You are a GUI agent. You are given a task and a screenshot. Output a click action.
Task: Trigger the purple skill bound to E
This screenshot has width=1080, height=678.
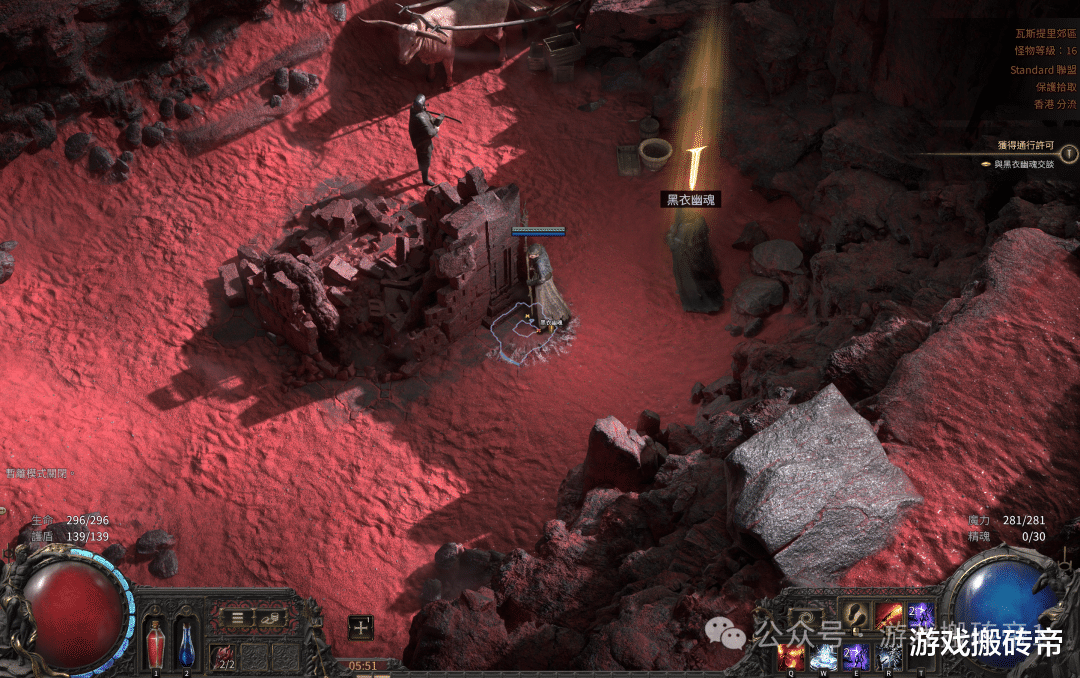coord(856,656)
